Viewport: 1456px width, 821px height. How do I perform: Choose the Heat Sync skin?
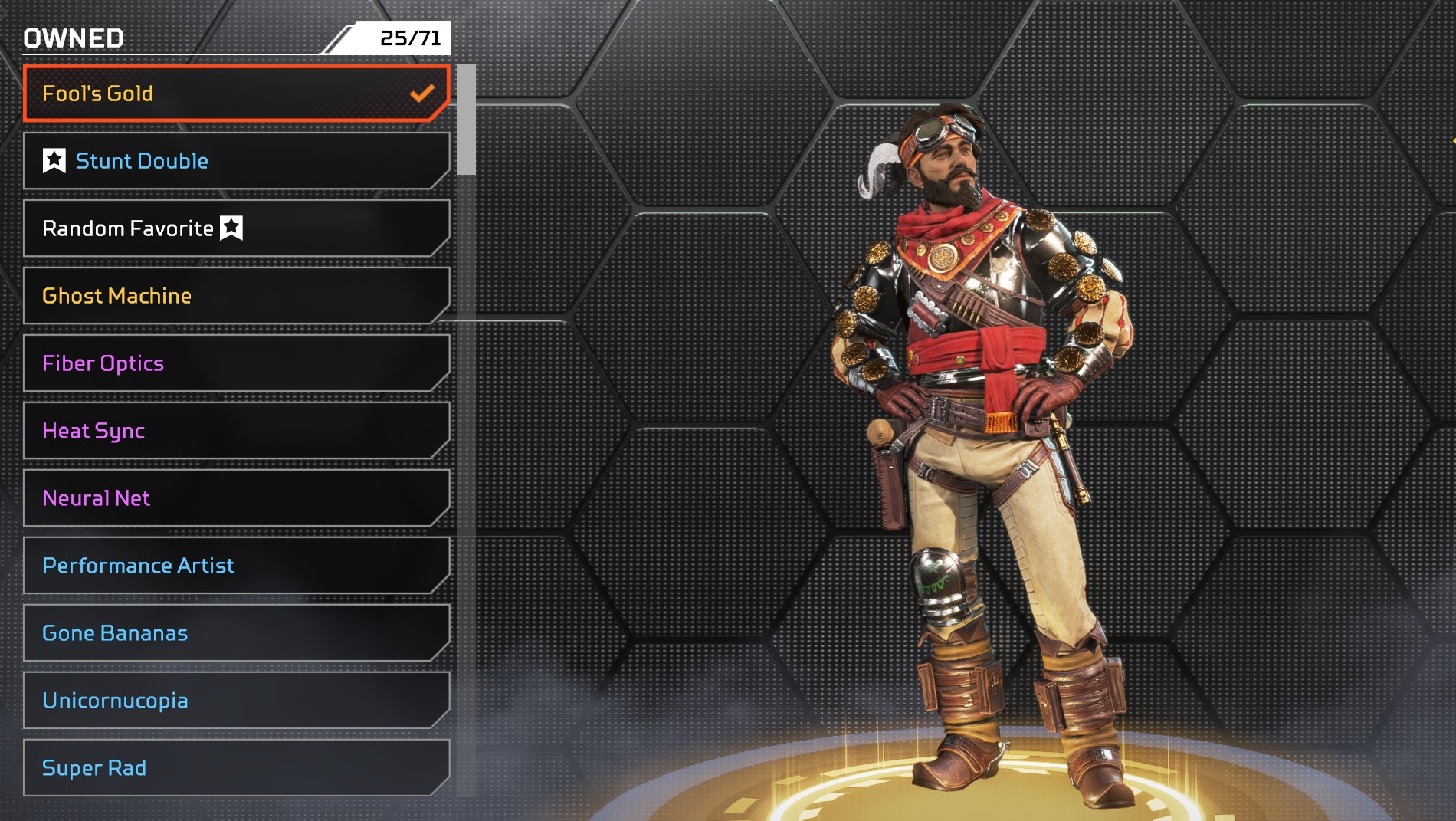pyautogui.click(x=236, y=431)
